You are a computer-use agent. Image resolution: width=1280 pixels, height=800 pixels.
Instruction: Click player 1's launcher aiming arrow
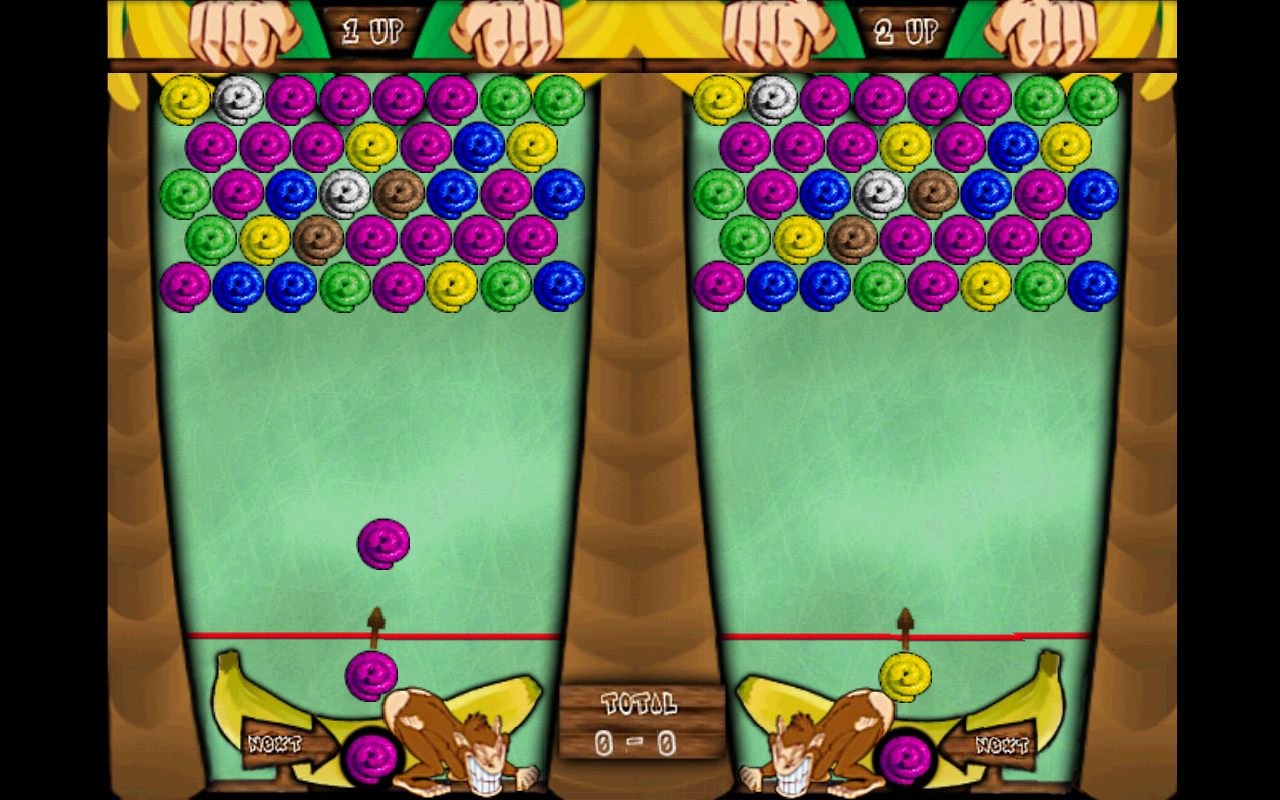(373, 622)
